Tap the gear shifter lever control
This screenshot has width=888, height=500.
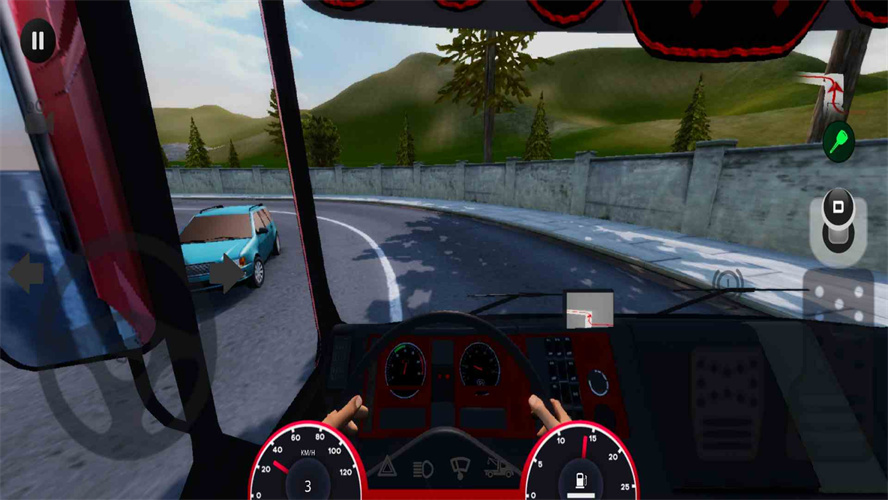pyautogui.click(x=838, y=224)
